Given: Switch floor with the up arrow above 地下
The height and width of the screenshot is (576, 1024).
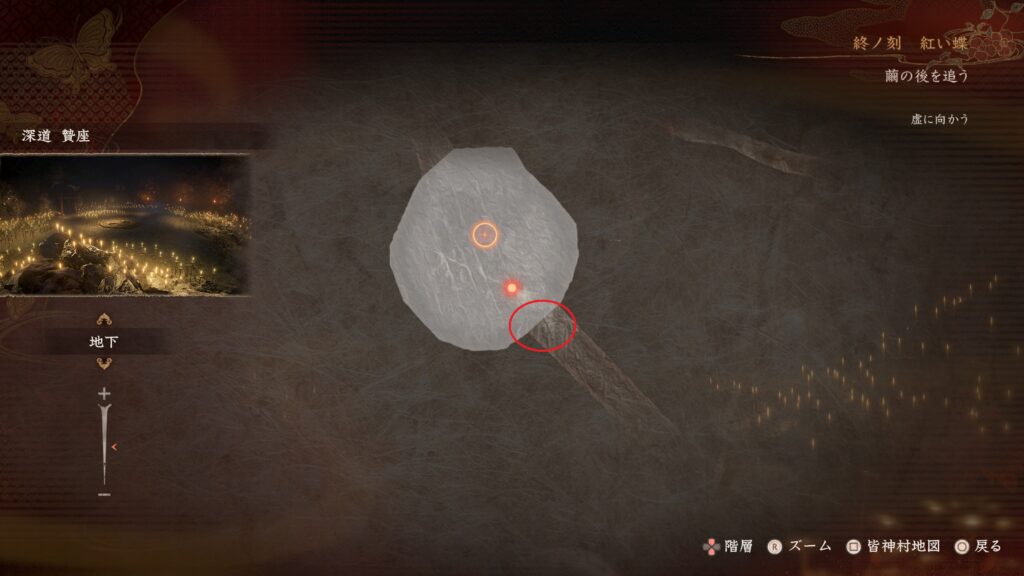Looking at the screenshot, I should (x=104, y=321).
